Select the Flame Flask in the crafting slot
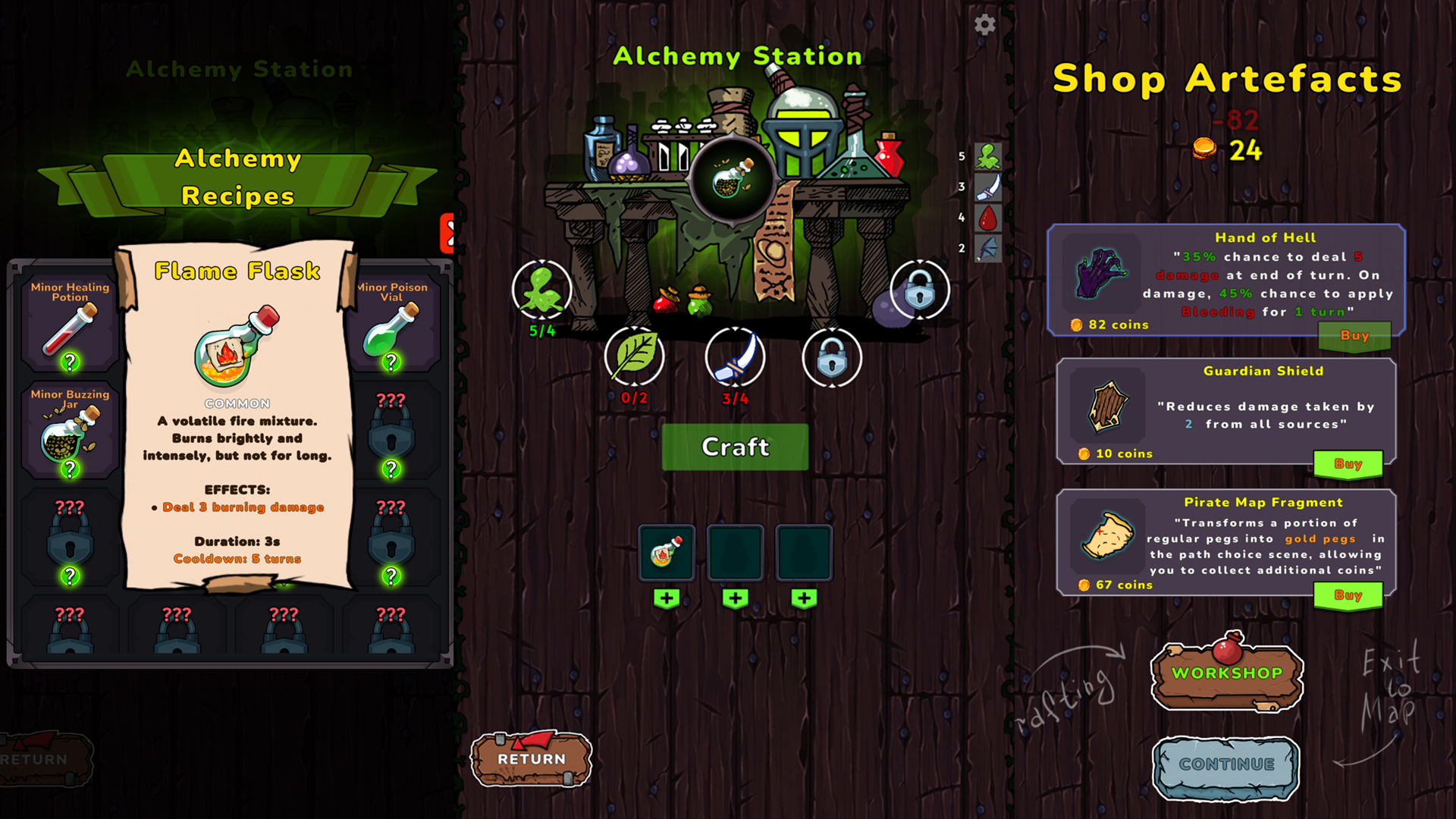This screenshot has height=819, width=1456. (x=667, y=552)
